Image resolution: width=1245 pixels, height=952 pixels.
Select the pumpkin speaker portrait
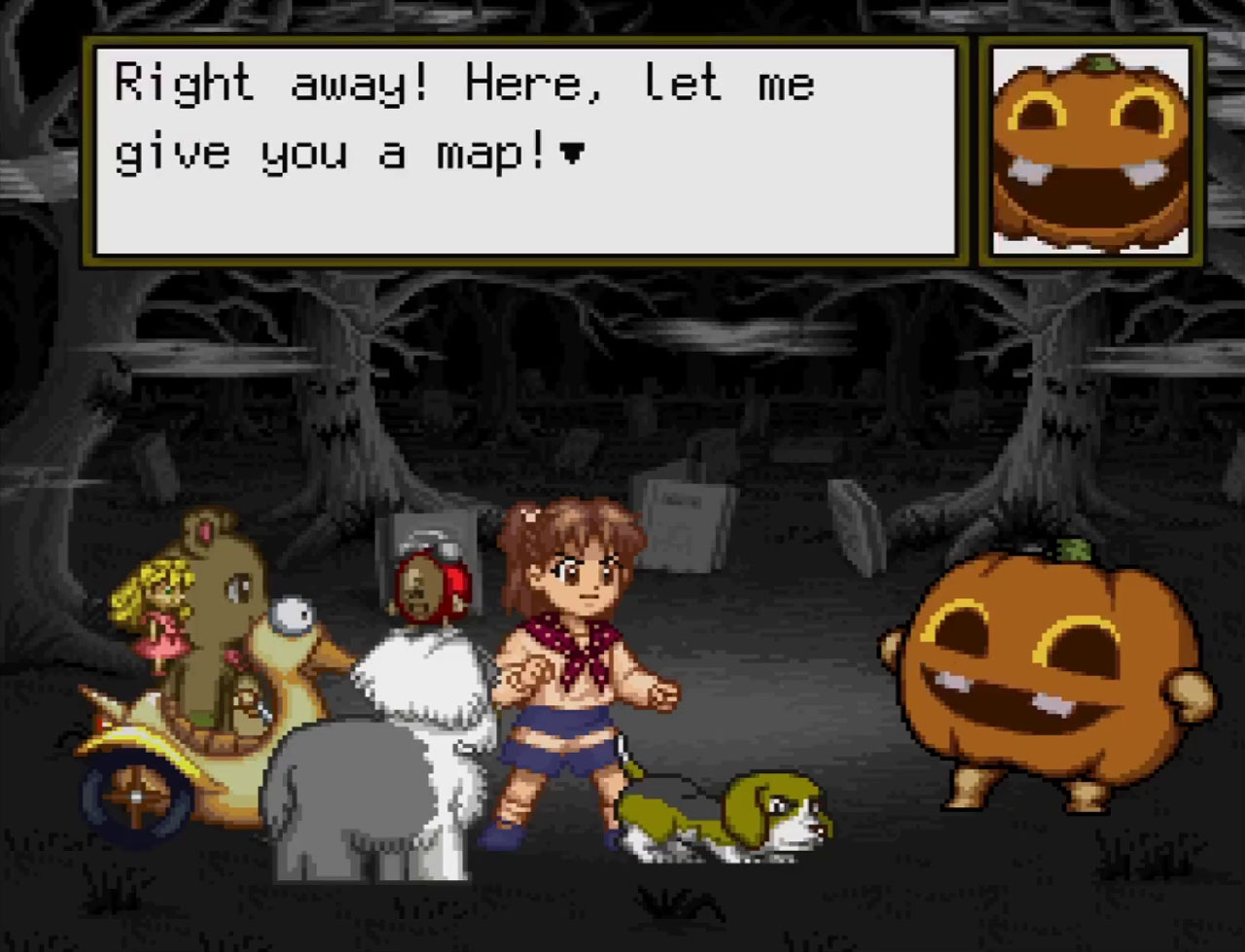(1090, 151)
